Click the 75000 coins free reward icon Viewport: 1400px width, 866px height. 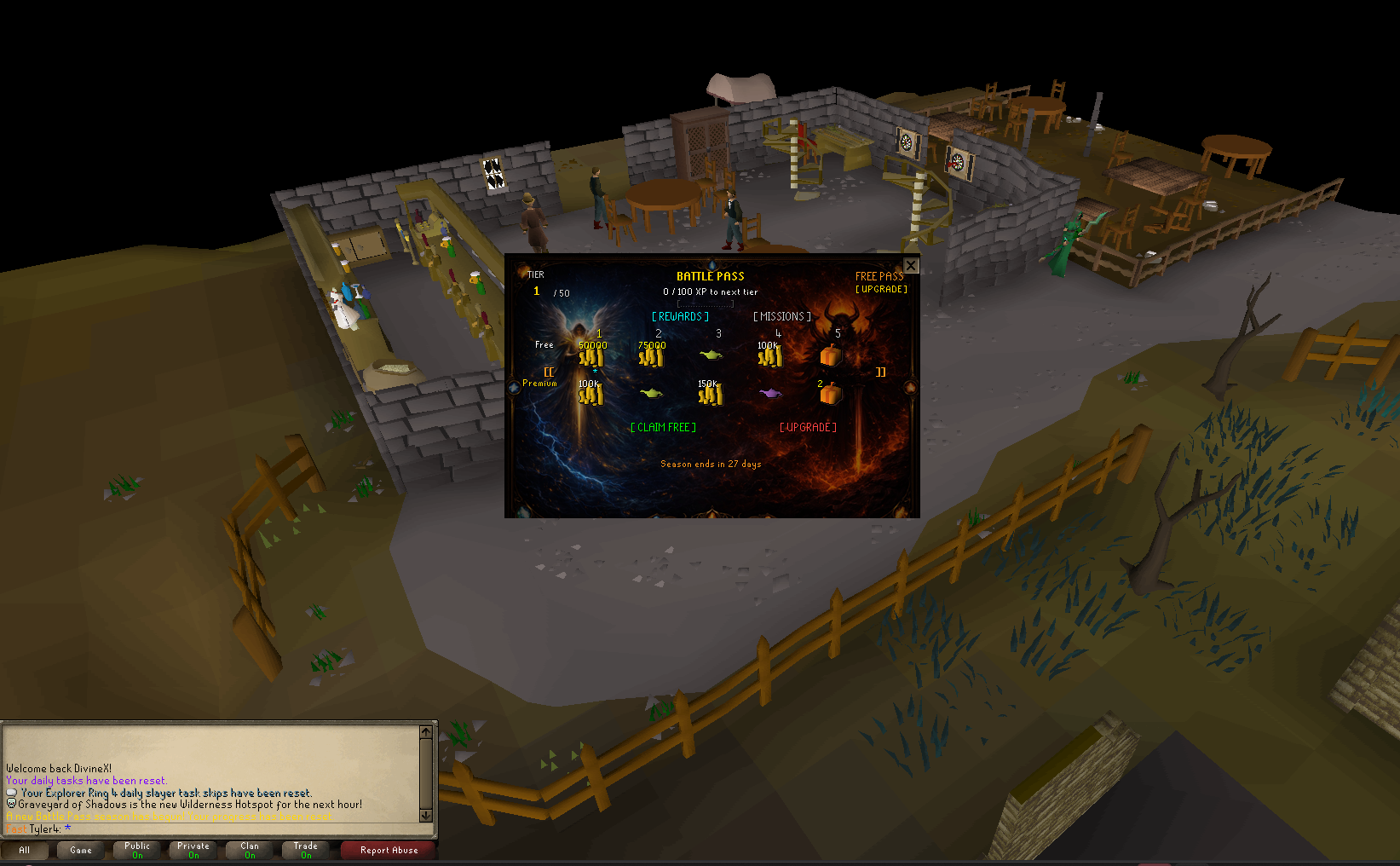(x=651, y=355)
